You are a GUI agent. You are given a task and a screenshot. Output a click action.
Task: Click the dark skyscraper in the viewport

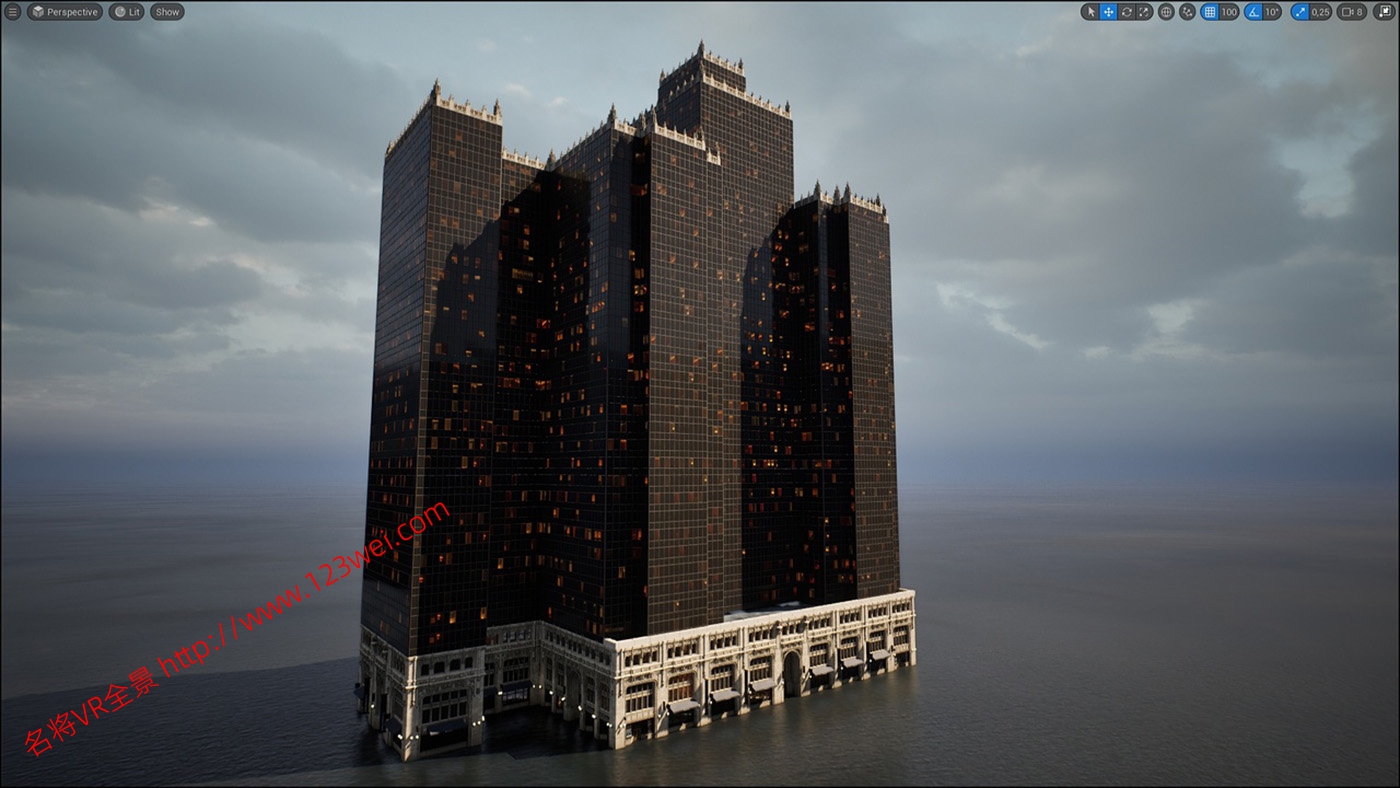650,400
